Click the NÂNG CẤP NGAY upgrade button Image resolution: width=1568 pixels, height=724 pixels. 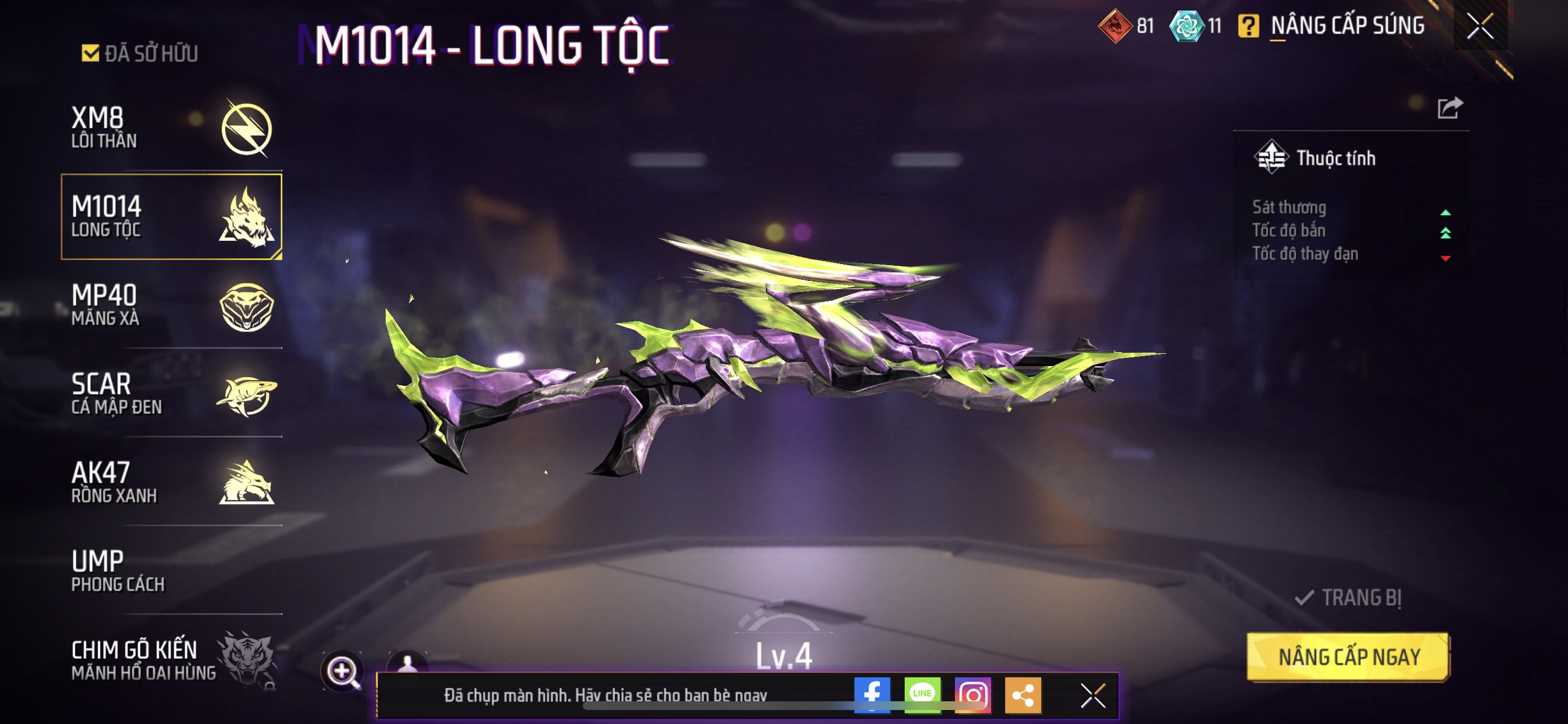(1348, 657)
